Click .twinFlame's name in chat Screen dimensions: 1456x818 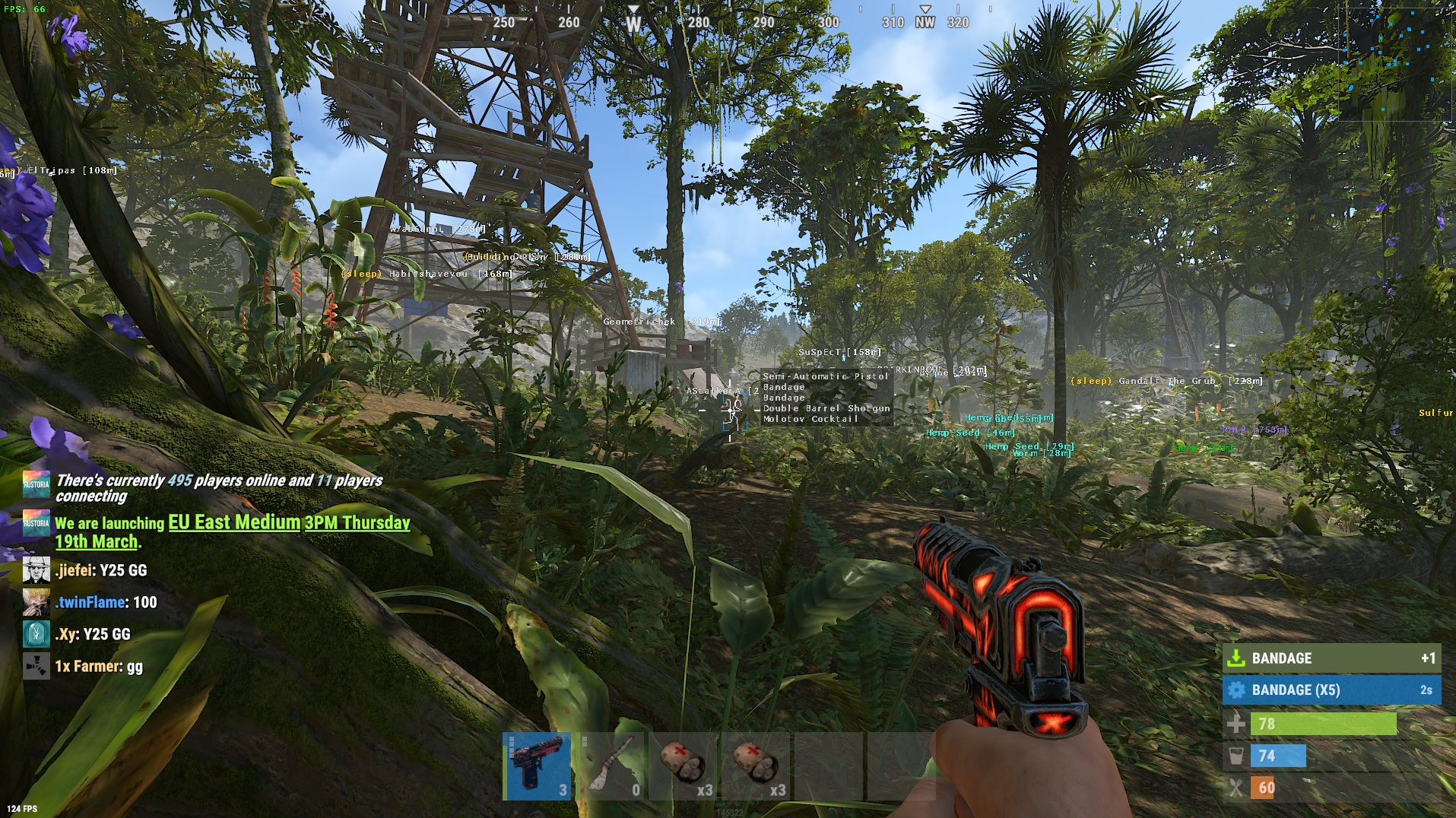click(x=90, y=602)
